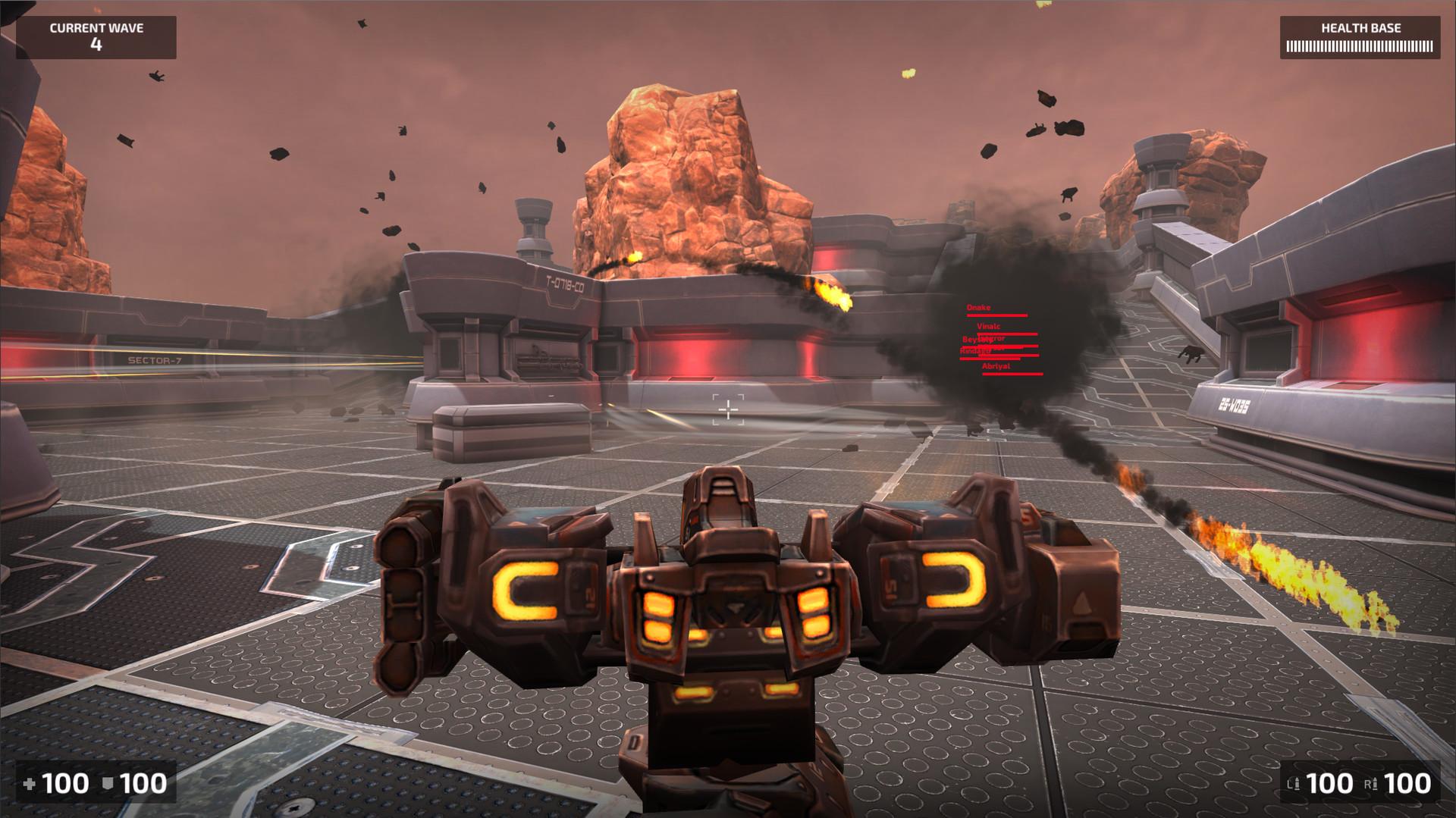Target the enemy labeled Vinalc
The image size is (1456, 818).
point(988,326)
